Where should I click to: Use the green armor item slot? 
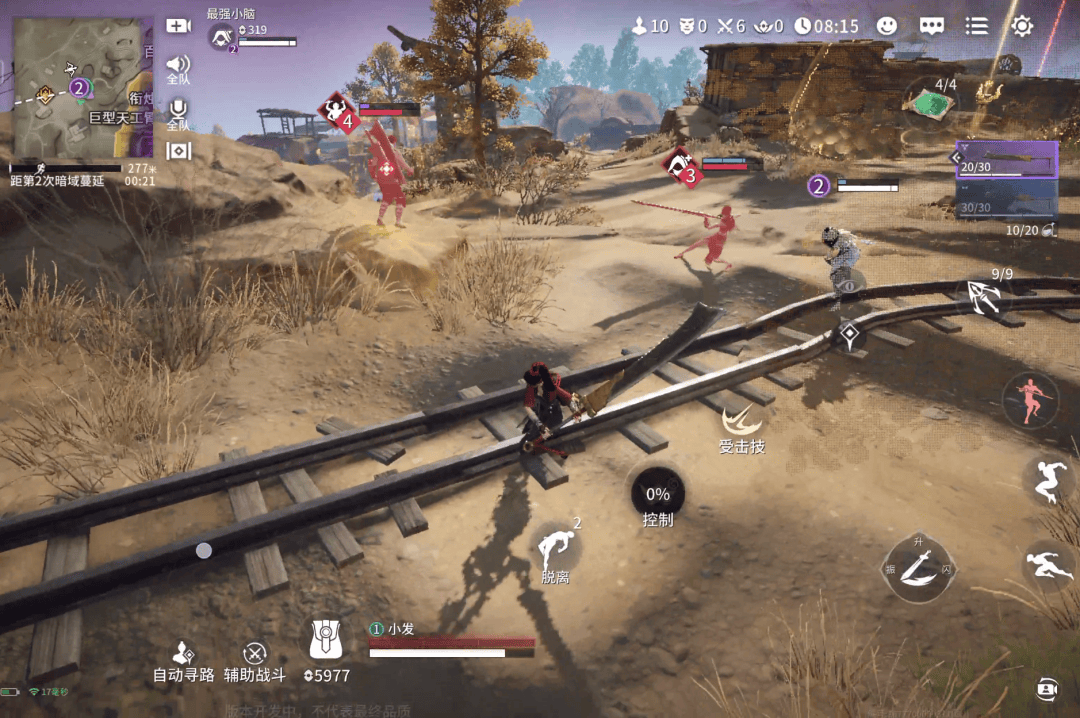point(930,100)
